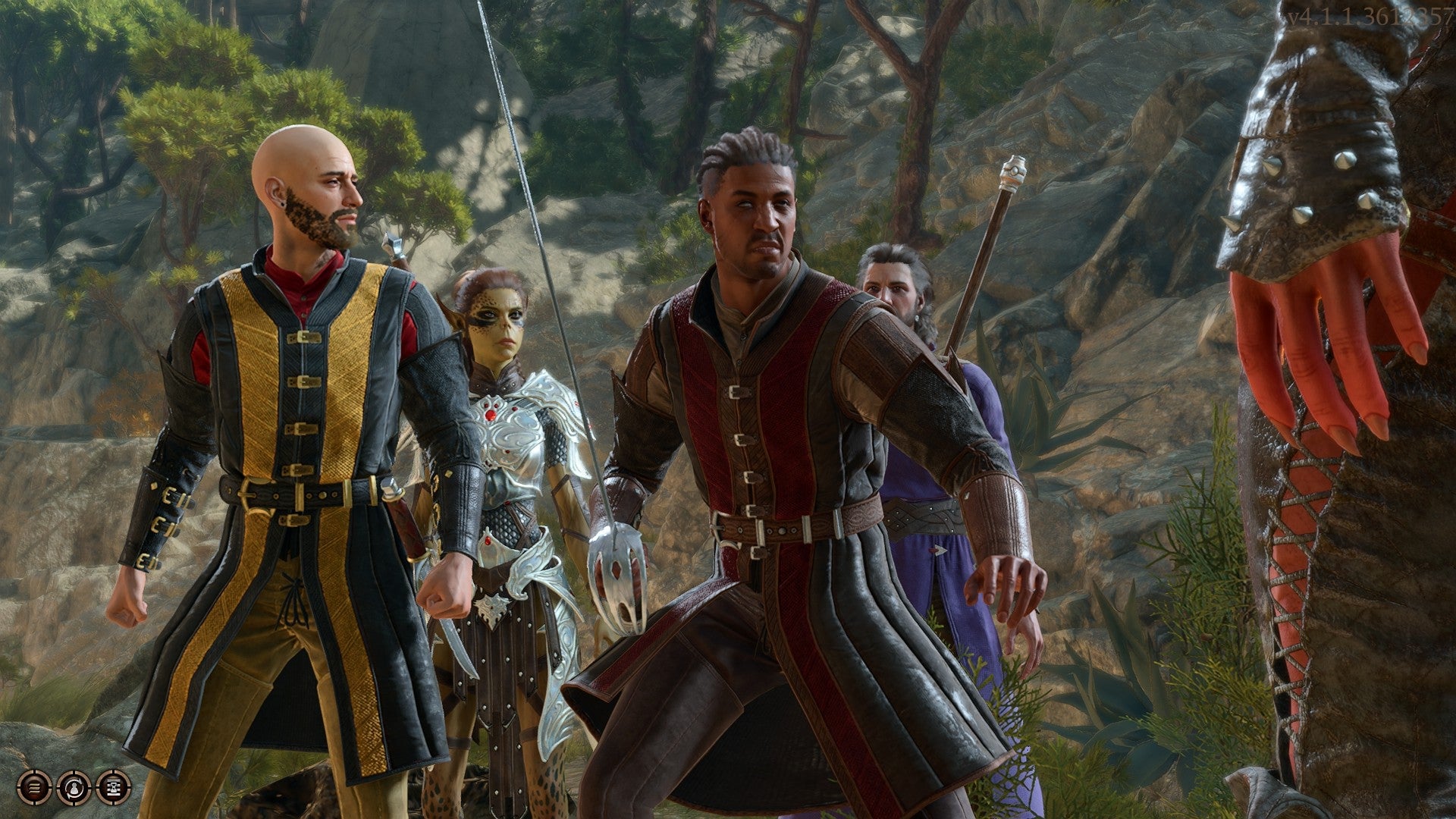Viewport: 1456px width, 819px height.
Task: Click the middle circular icon with rotating arrows
Action: coord(74,789)
